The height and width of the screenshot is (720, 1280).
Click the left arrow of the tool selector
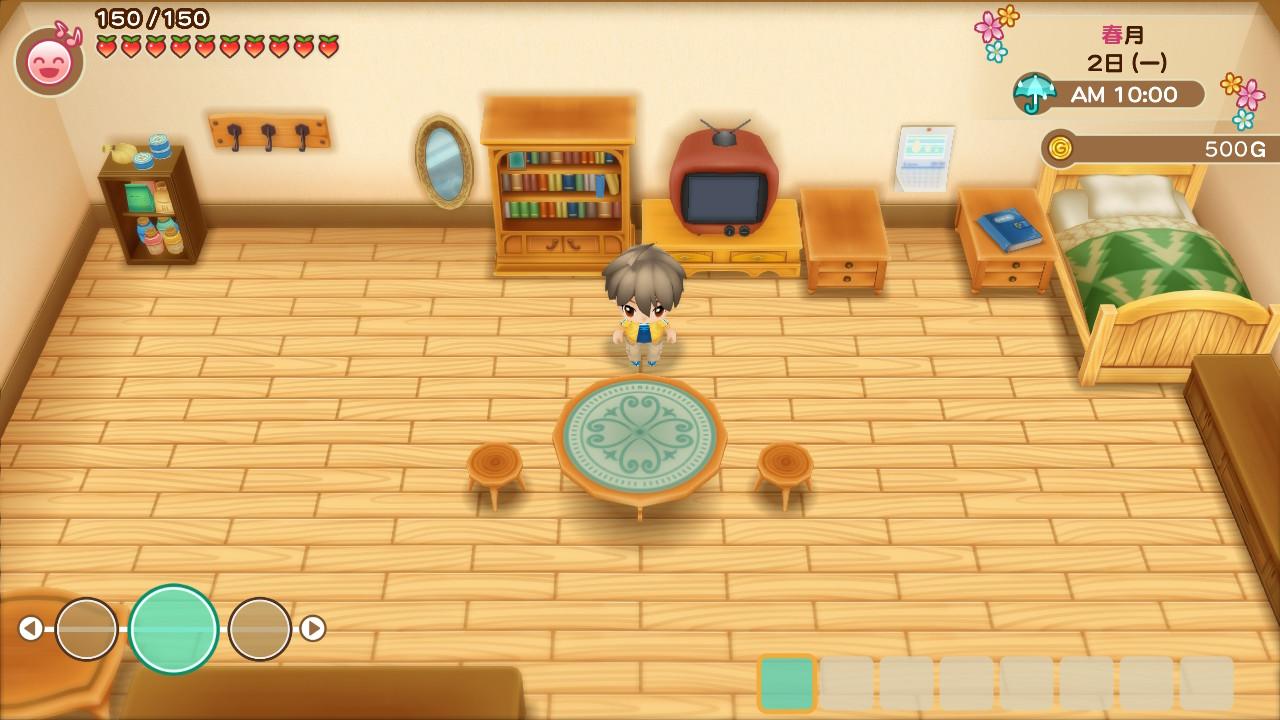[x=31, y=628]
